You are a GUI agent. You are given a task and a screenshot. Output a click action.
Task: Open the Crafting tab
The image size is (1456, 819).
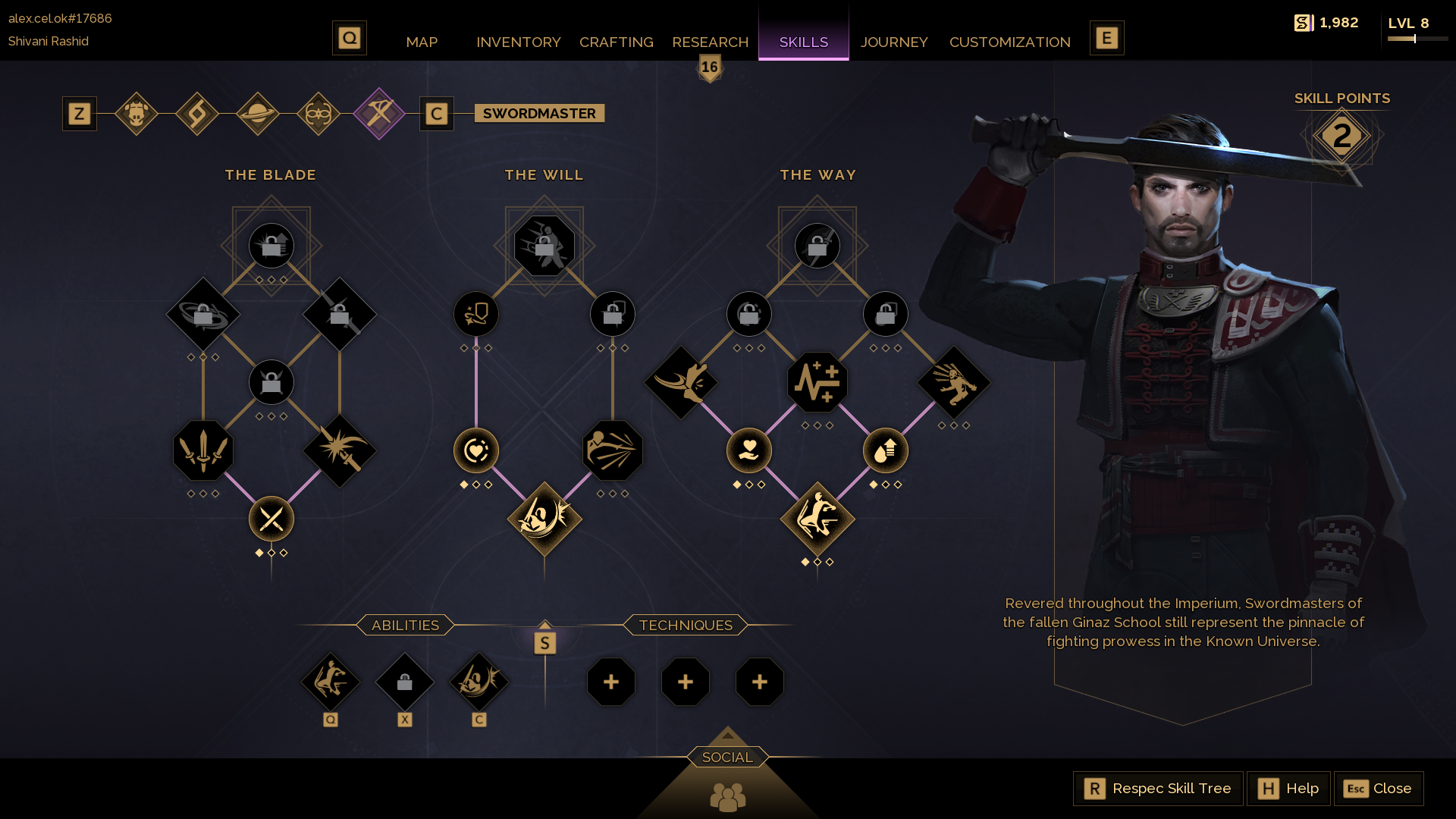pos(616,42)
